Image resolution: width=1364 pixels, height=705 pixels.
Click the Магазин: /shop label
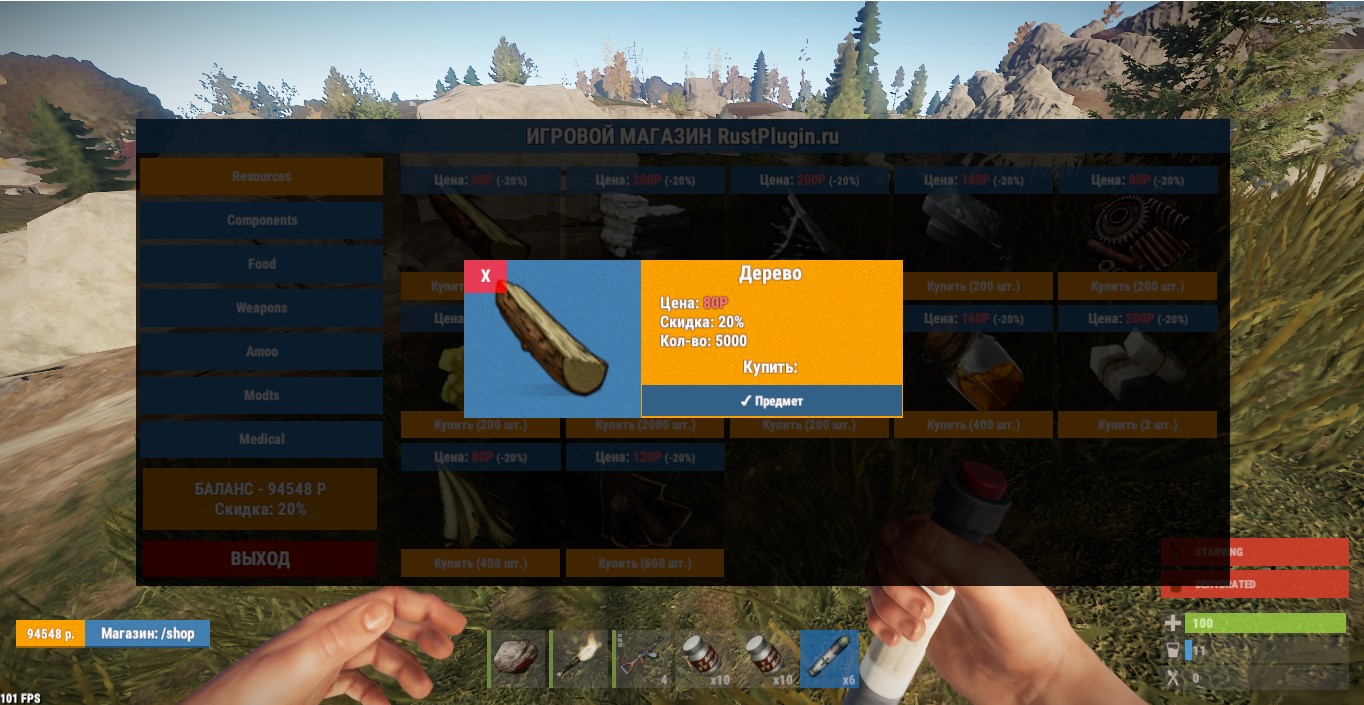tap(147, 634)
